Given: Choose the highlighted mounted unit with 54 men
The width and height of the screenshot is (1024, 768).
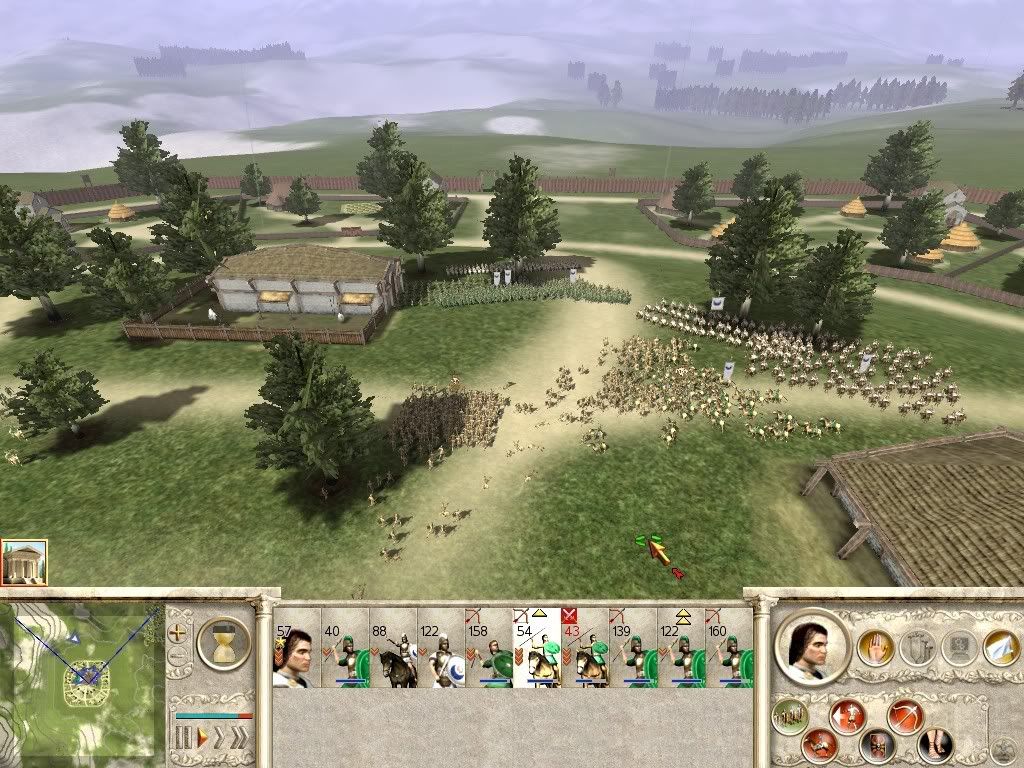Looking at the screenshot, I should coord(536,648).
